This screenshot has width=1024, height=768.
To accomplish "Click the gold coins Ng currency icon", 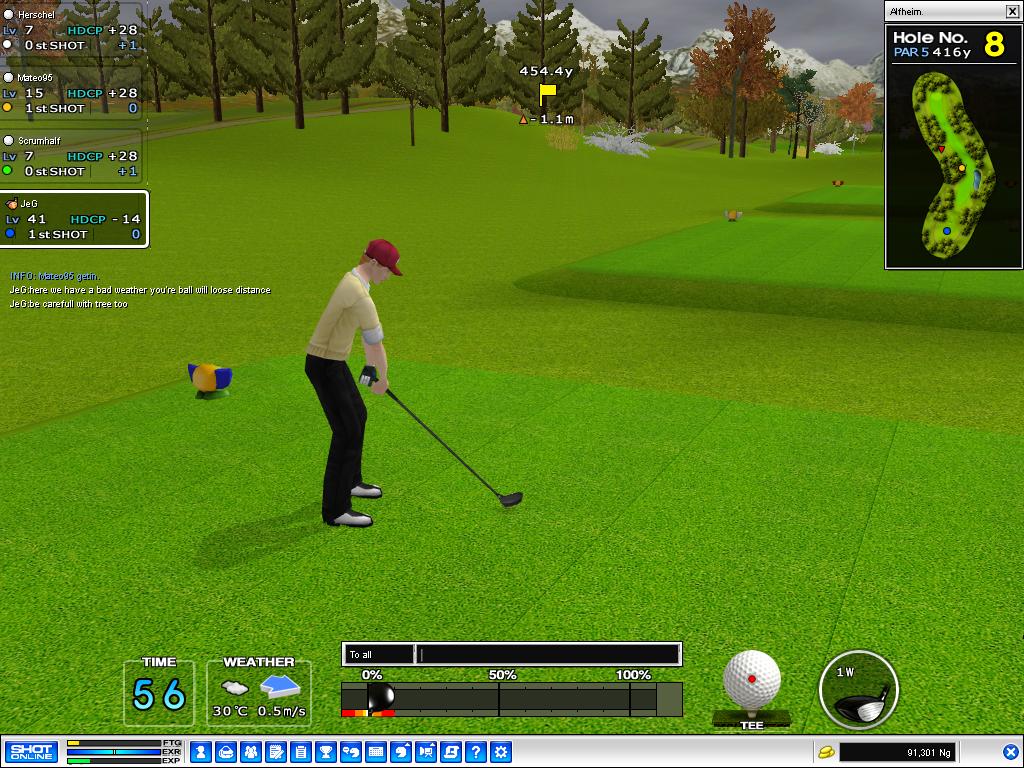I will point(826,751).
